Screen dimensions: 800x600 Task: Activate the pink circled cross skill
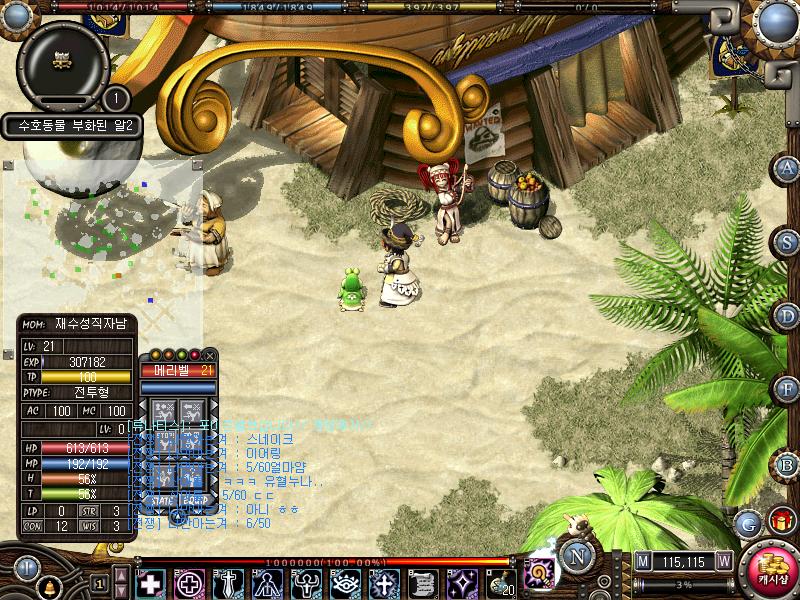(190, 583)
